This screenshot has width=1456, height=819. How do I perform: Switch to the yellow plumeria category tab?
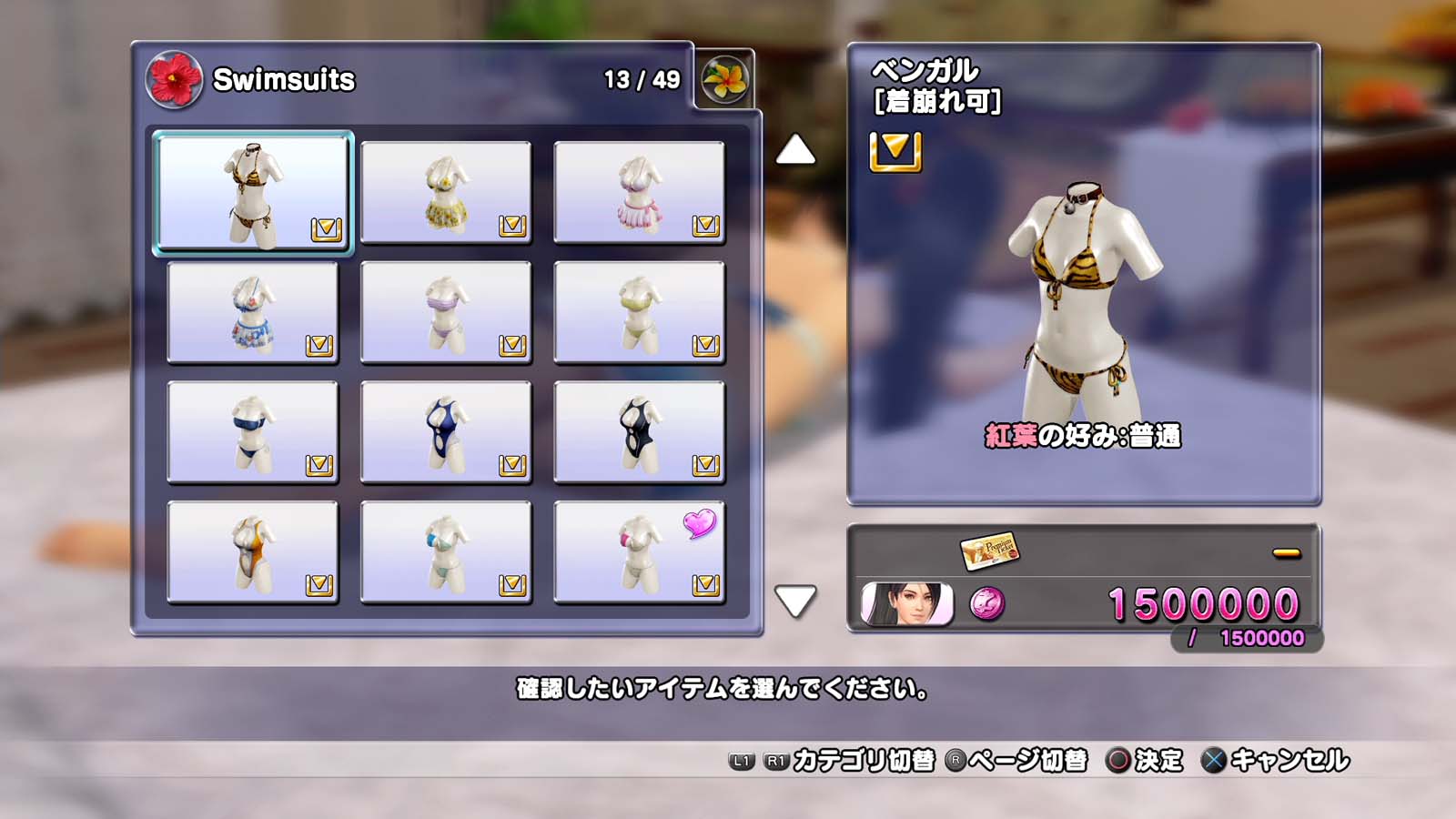724,79
